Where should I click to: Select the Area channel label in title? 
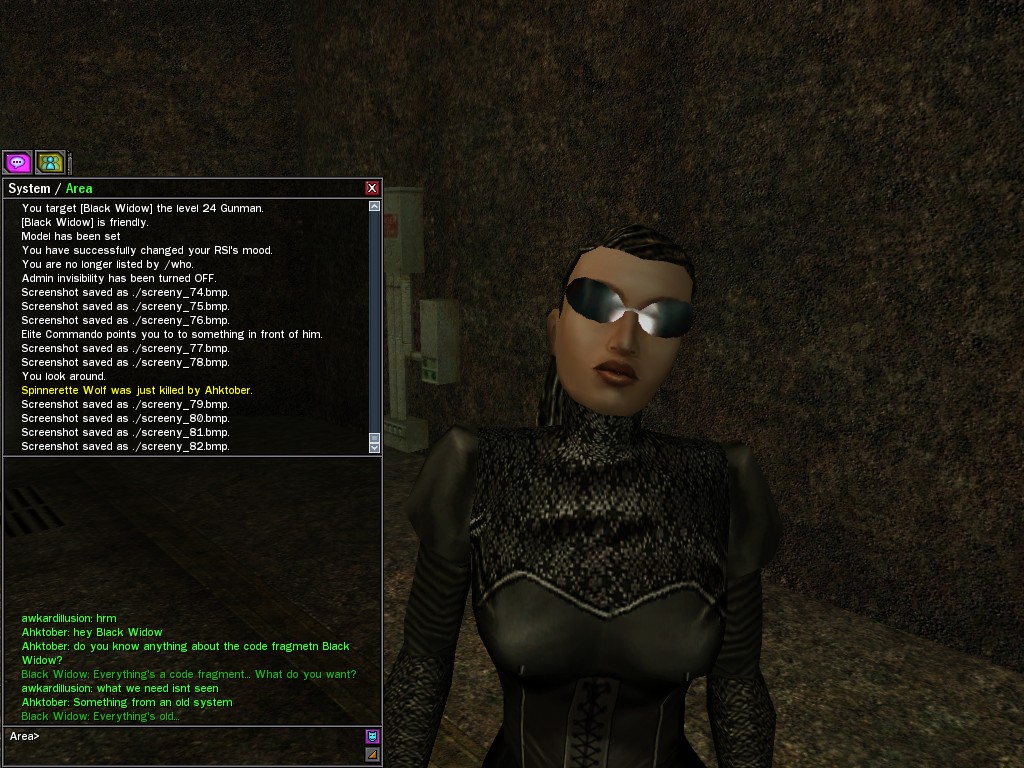pos(79,189)
